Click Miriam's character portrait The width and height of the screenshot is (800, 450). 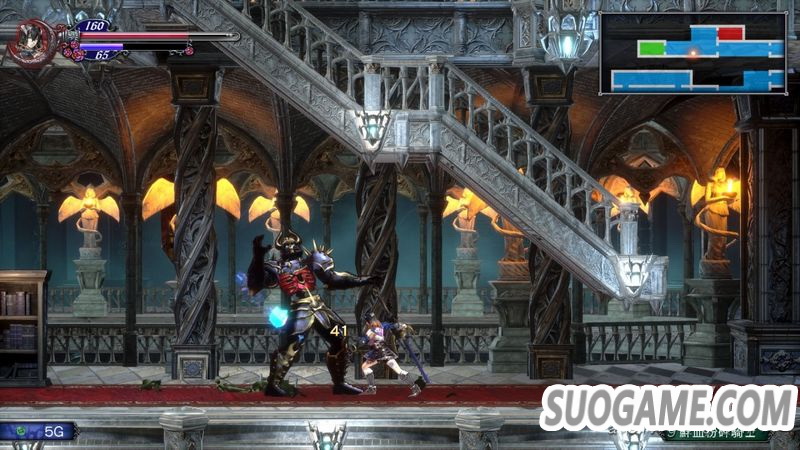(x=28, y=42)
